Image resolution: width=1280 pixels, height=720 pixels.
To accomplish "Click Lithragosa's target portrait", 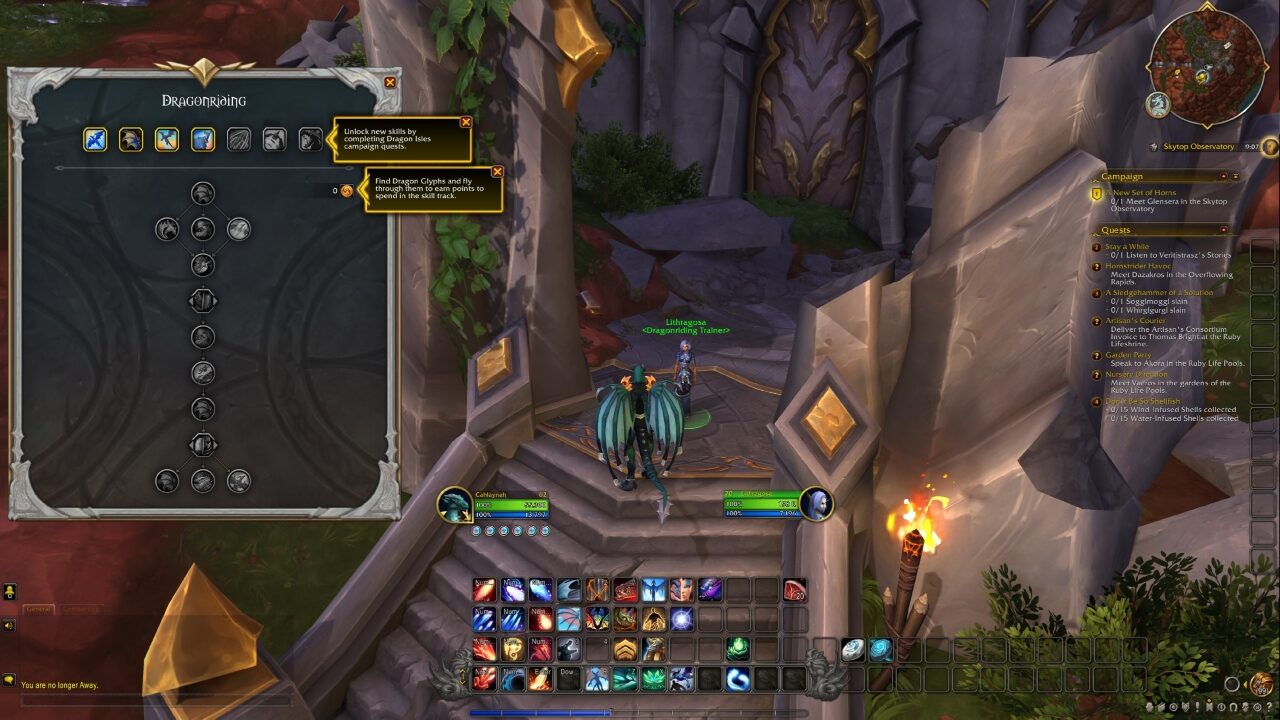I will click(816, 504).
